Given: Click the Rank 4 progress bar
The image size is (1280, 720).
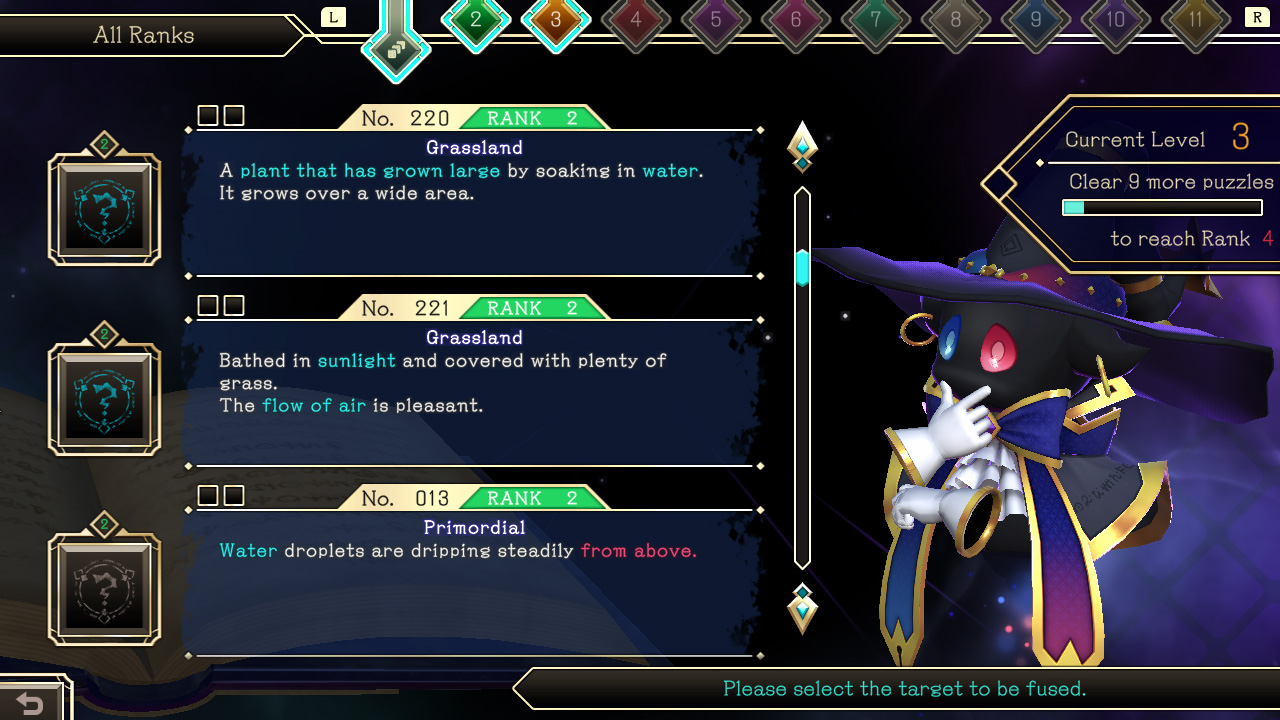Looking at the screenshot, I should (x=1162, y=207).
